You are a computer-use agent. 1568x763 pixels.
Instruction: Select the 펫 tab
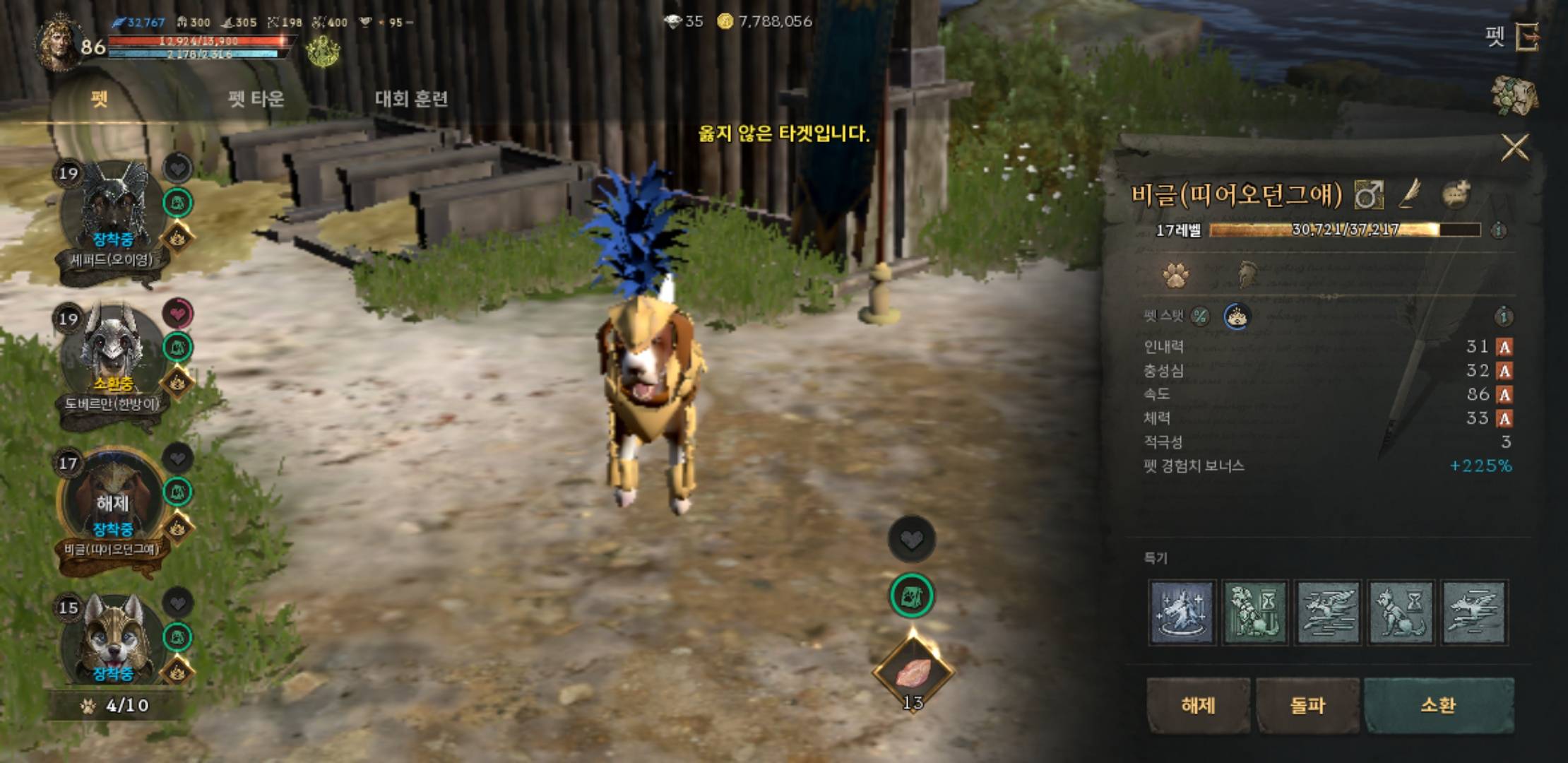coord(100,98)
